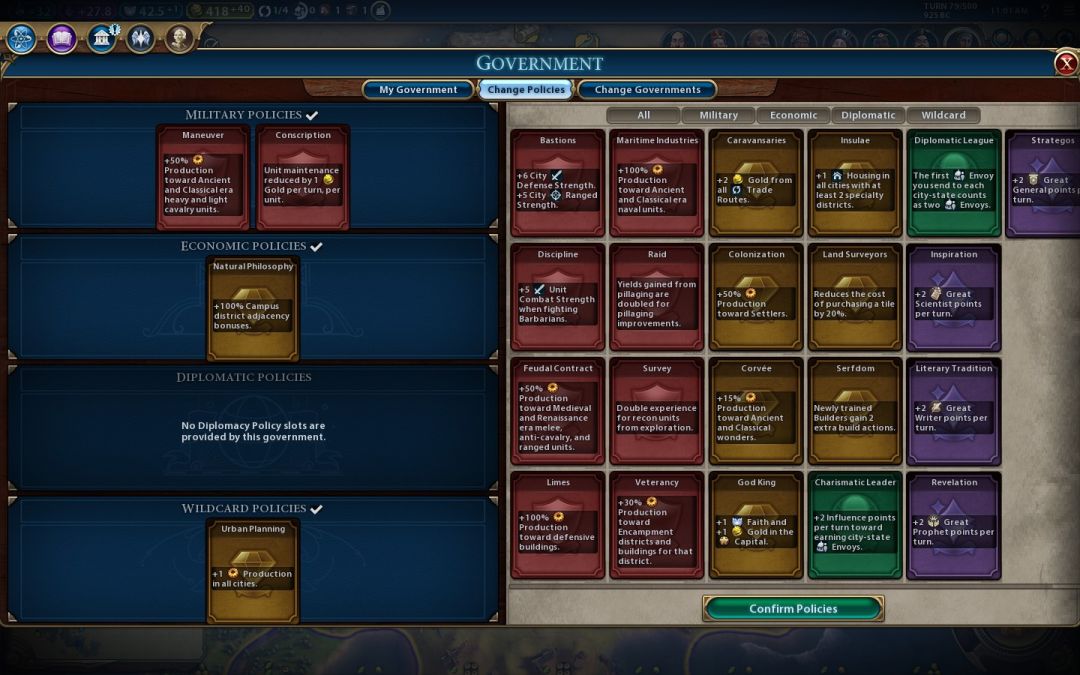The width and height of the screenshot is (1080, 675).
Task: Show only Economic policy cards
Action: click(x=793, y=115)
